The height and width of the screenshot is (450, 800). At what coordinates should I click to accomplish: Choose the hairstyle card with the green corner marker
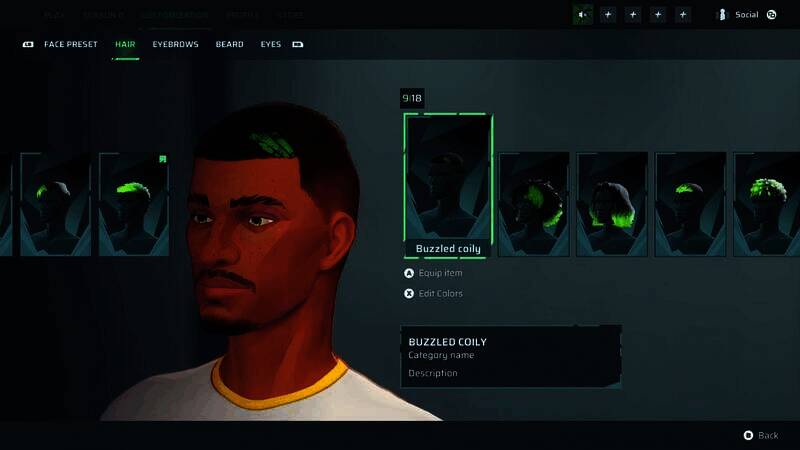point(134,204)
